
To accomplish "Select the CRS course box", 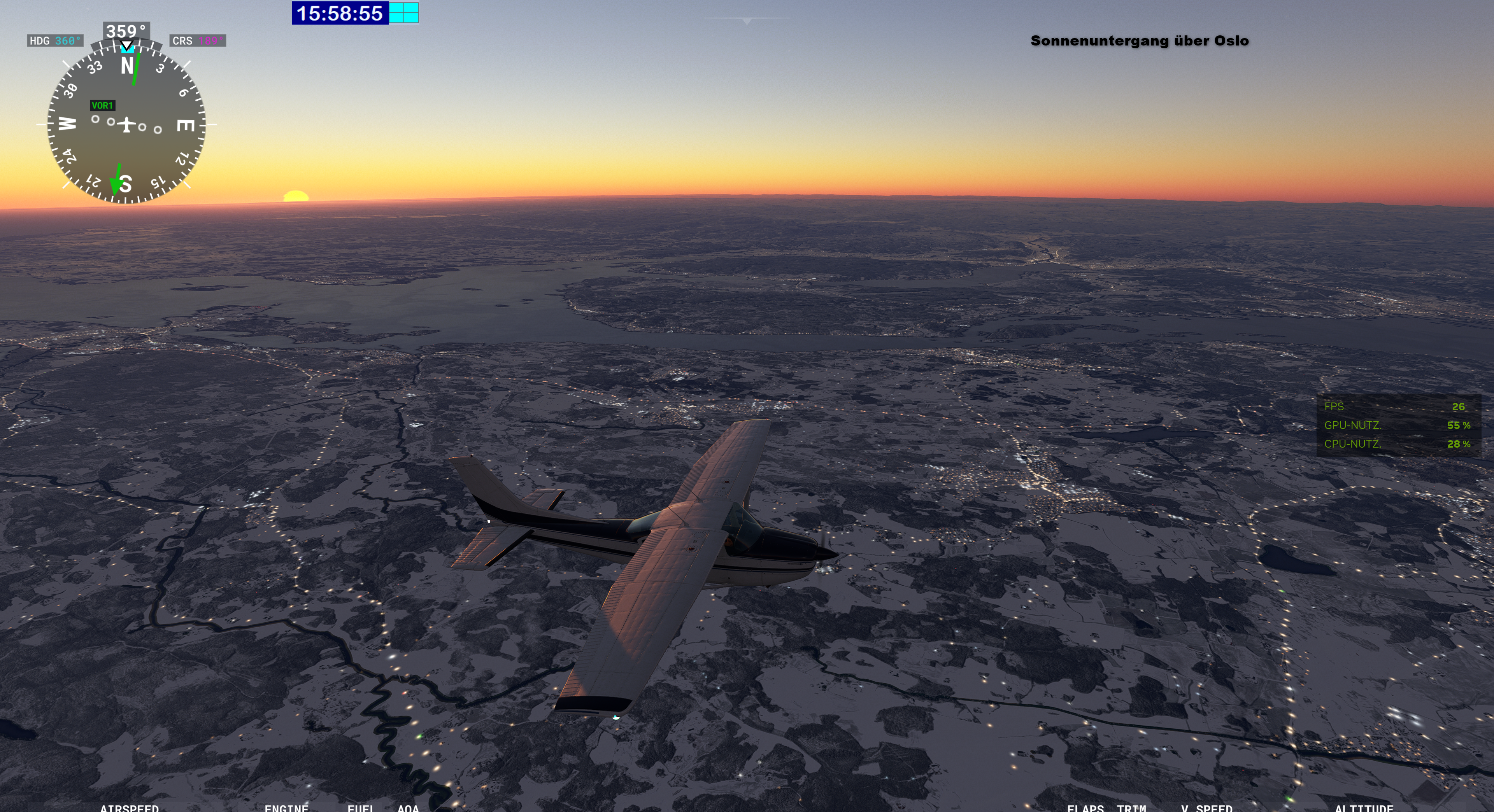I will click(x=198, y=40).
